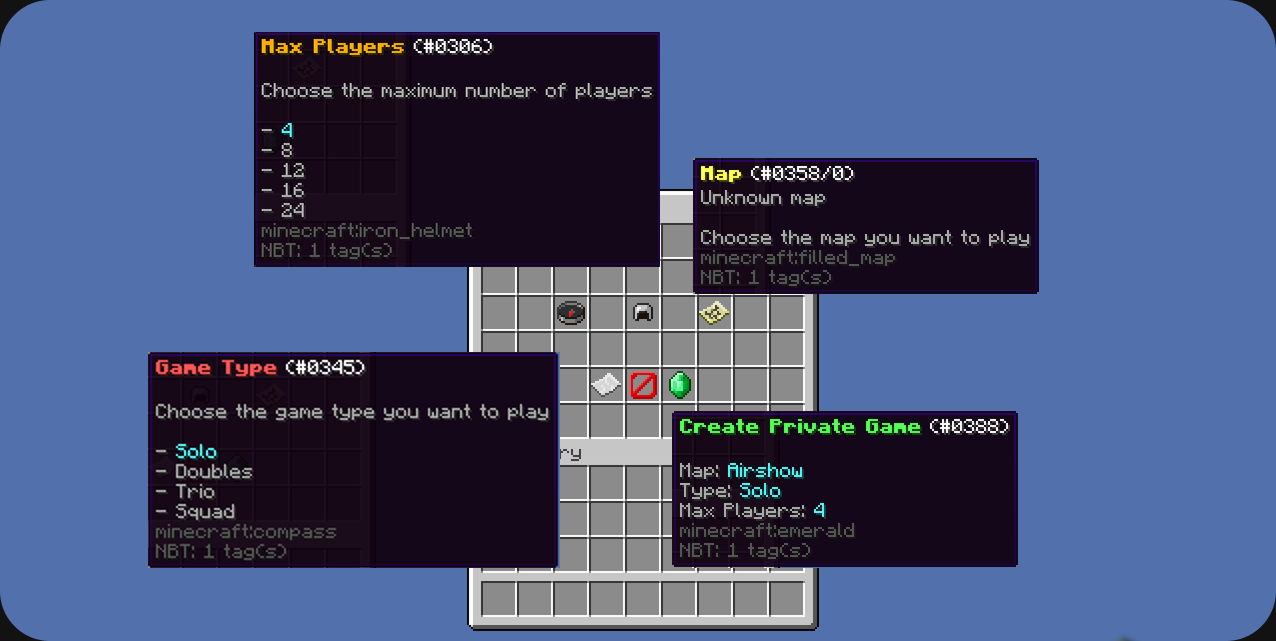Click the white paper item slot

(x=606, y=385)
